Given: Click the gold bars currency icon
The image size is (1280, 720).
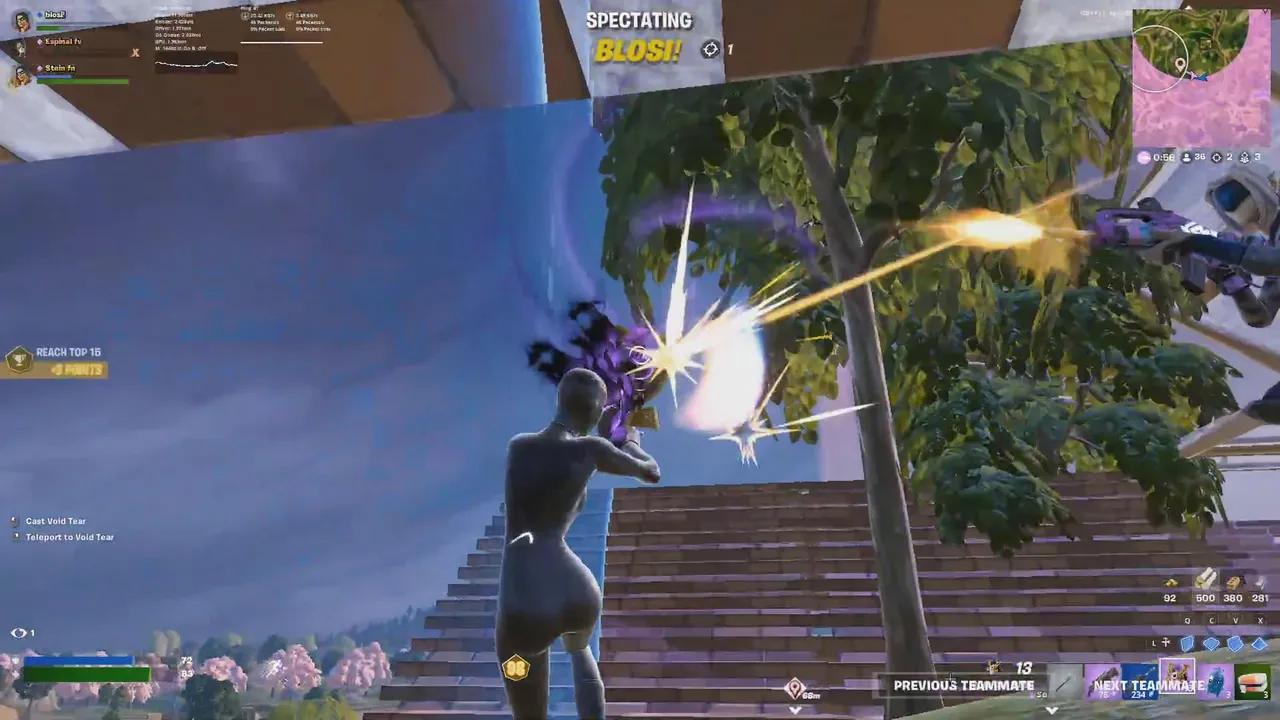Looking at the screenshot, I should [1170, 582].
